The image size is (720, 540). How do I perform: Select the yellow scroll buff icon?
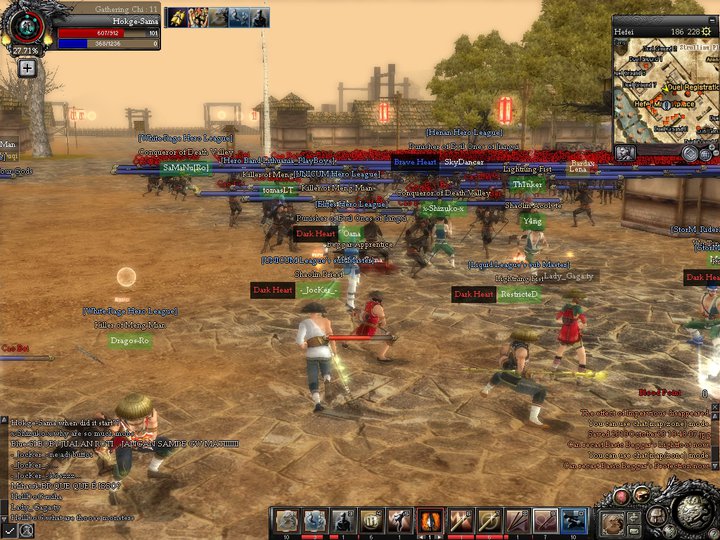click(177, 17)
